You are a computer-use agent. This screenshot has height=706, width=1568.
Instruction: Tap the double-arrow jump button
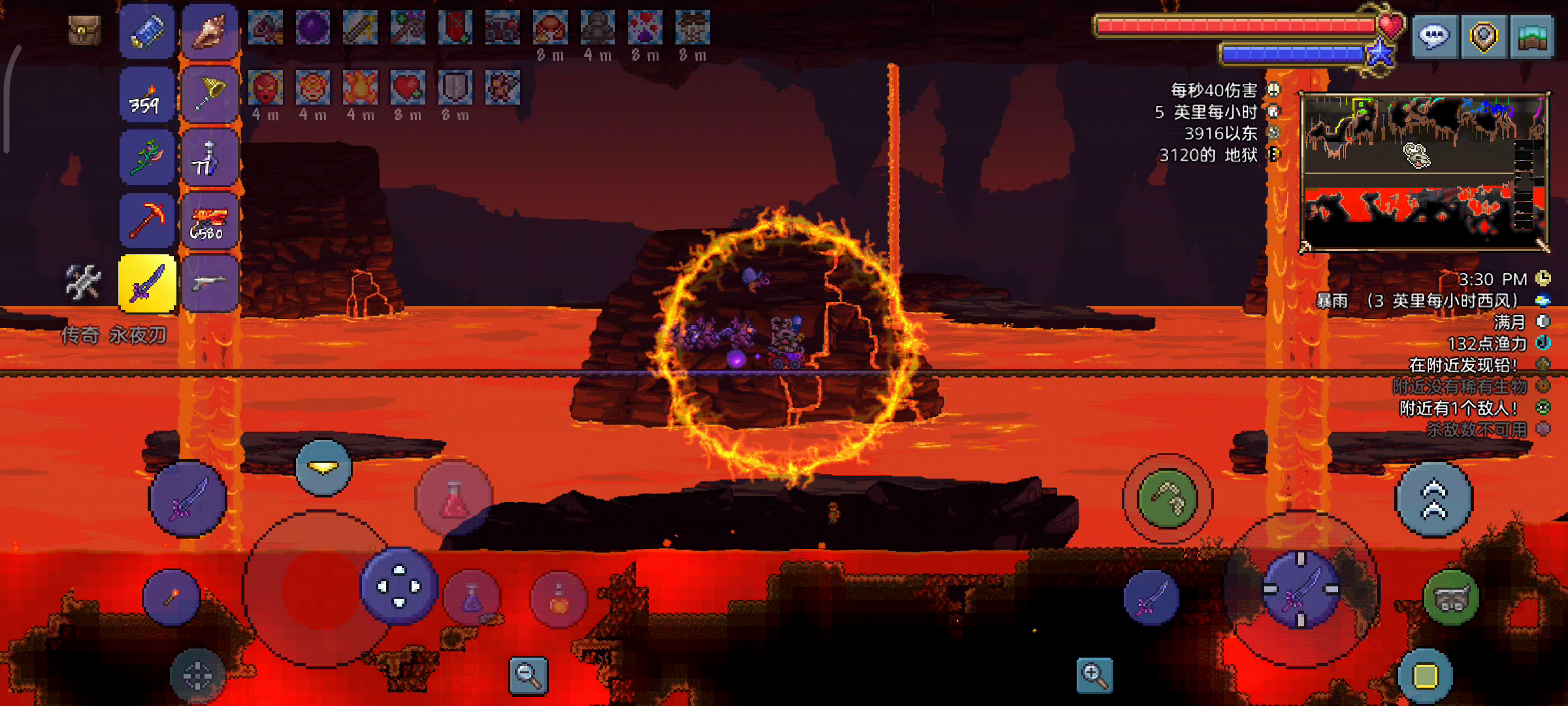[x=1434, y=499]
